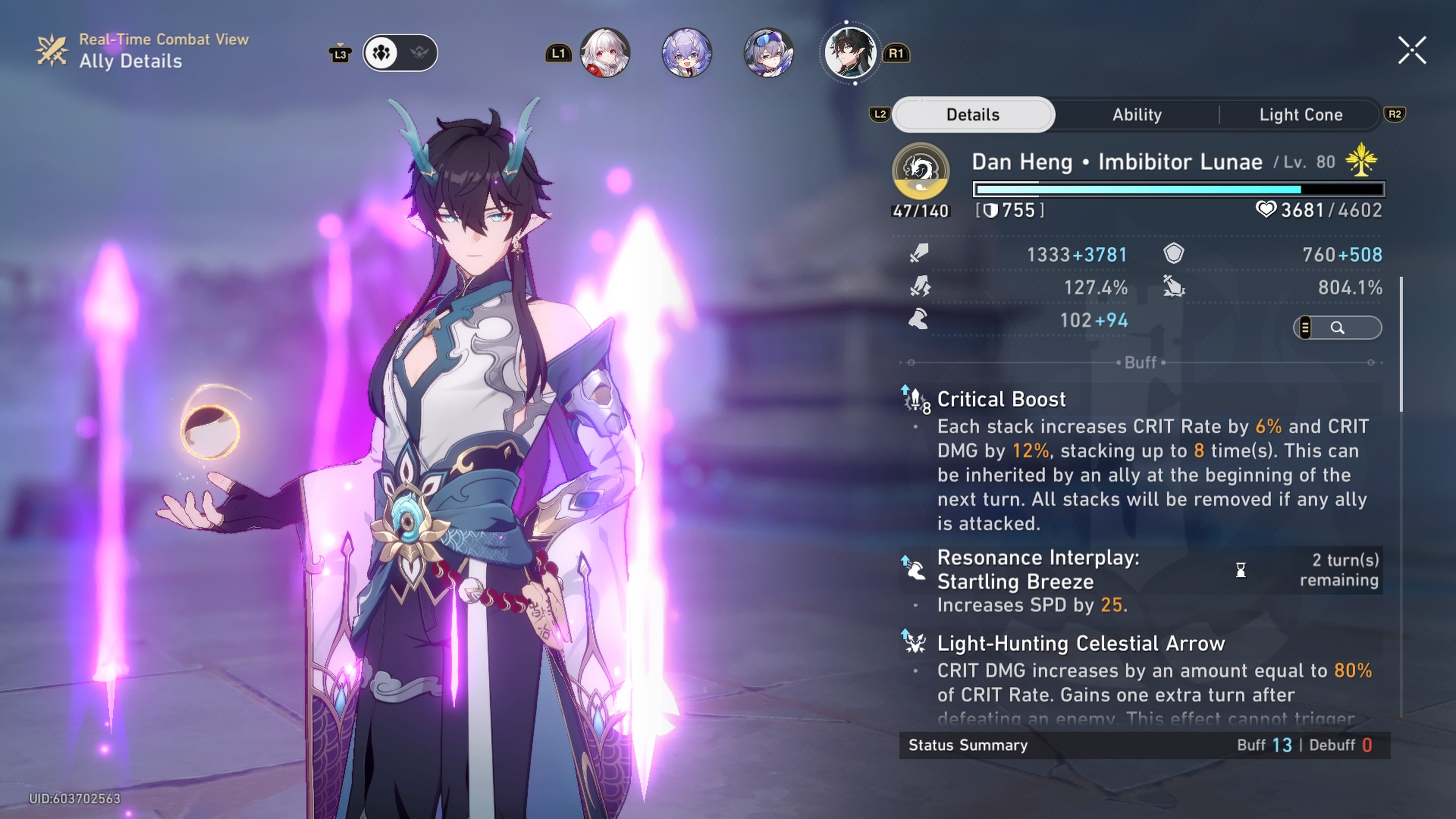Pick the grey-haired ally with goggles portrait

768,53
